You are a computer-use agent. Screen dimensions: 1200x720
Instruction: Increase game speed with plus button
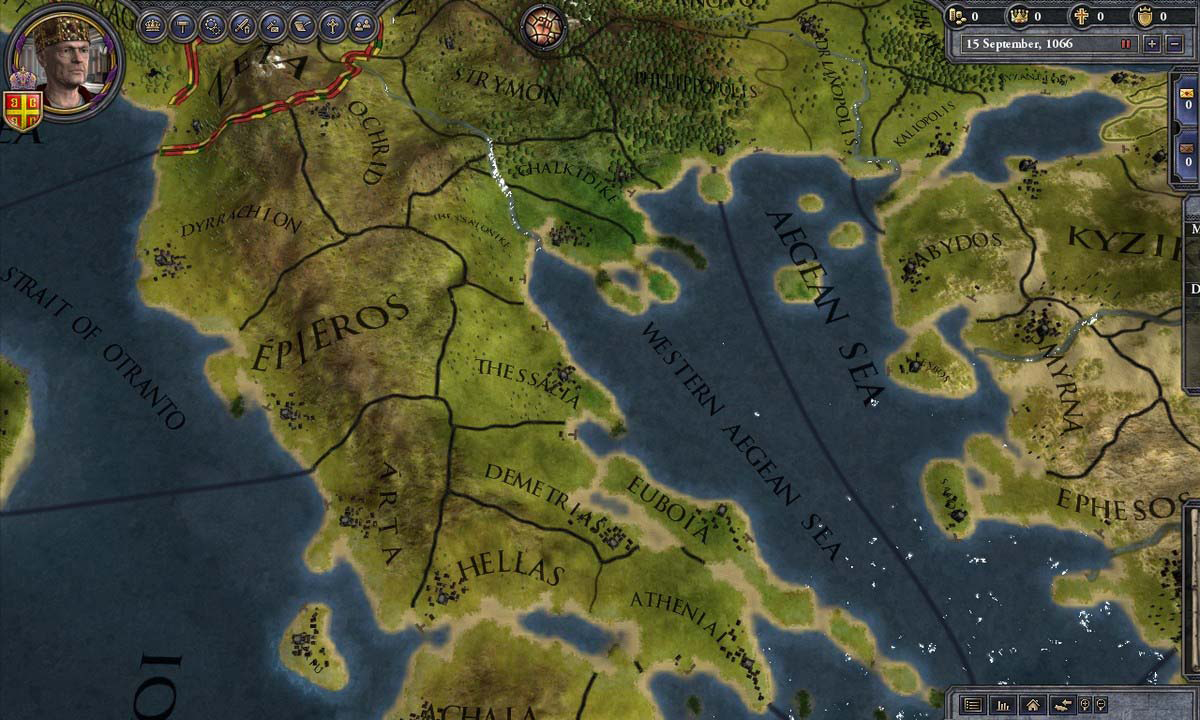1152,44
